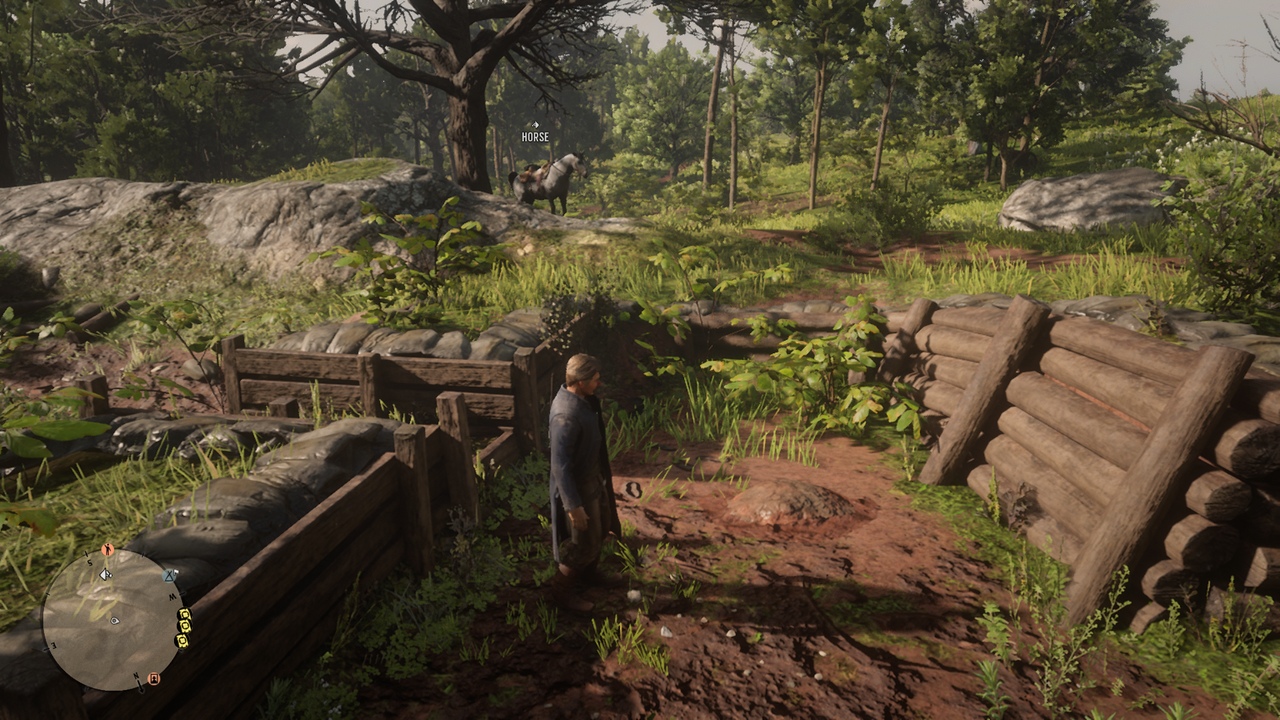The height and width of the screenshot is (720, 1280).
Task: Click the topmost yellow loot blip on the minimap
Action: (x=184, y=616)
